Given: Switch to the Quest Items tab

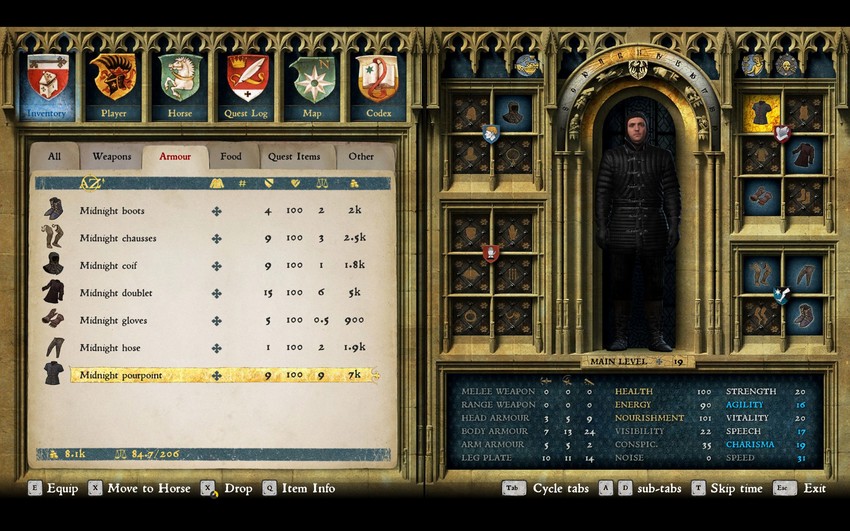Looking at the screenshot, I should [x=295, y=157].
